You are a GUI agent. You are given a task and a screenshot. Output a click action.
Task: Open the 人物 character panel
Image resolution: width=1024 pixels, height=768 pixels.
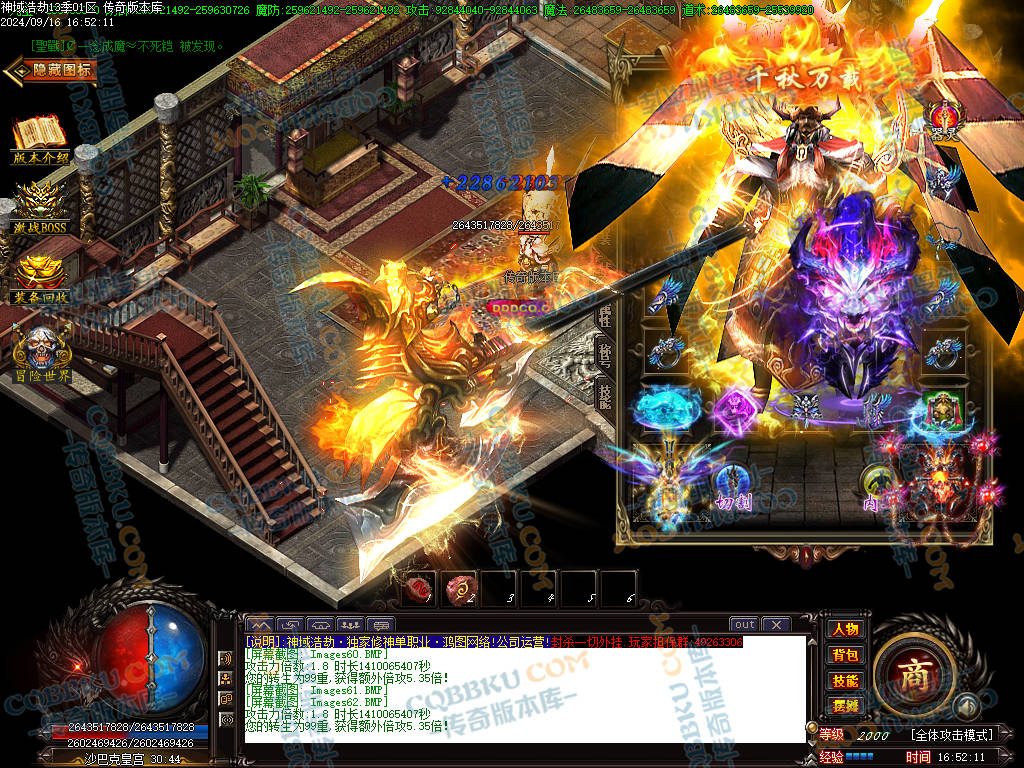pyautogui.click(x=845, y=629)
